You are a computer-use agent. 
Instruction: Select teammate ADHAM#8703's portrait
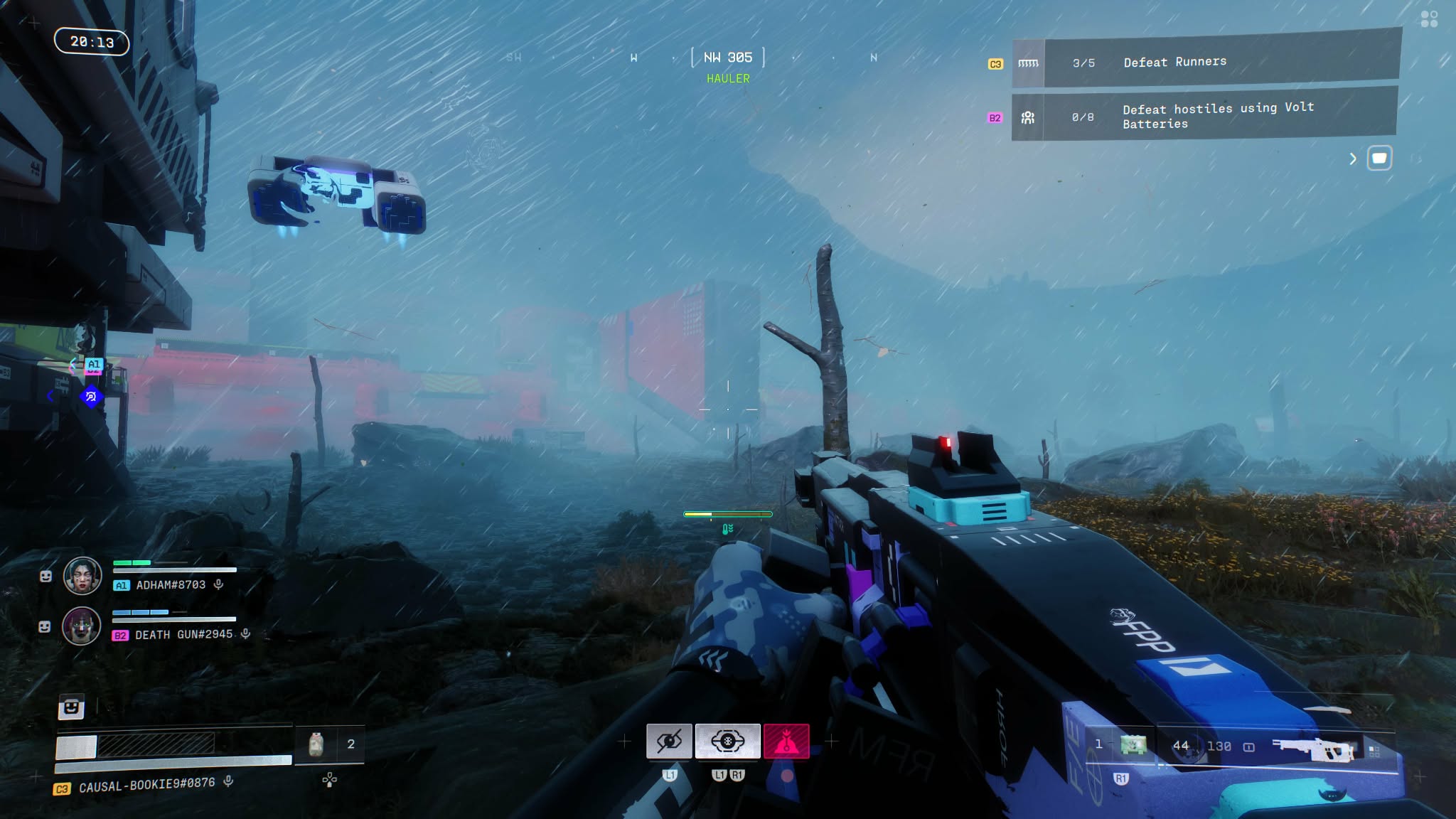pyautogui.click(x=82, y=576)
